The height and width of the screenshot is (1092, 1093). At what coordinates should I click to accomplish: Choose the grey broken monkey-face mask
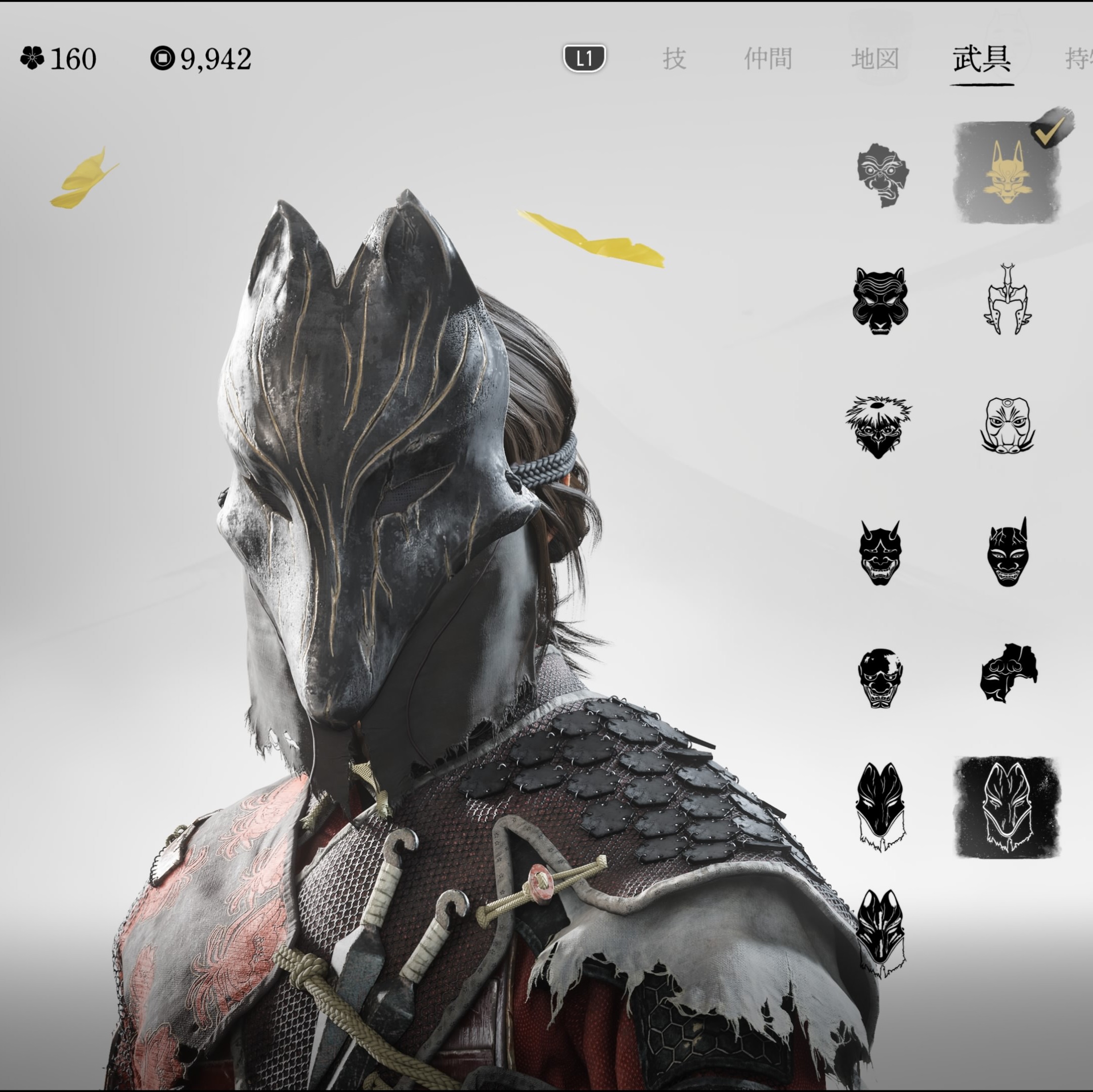(x=882, y=174)
